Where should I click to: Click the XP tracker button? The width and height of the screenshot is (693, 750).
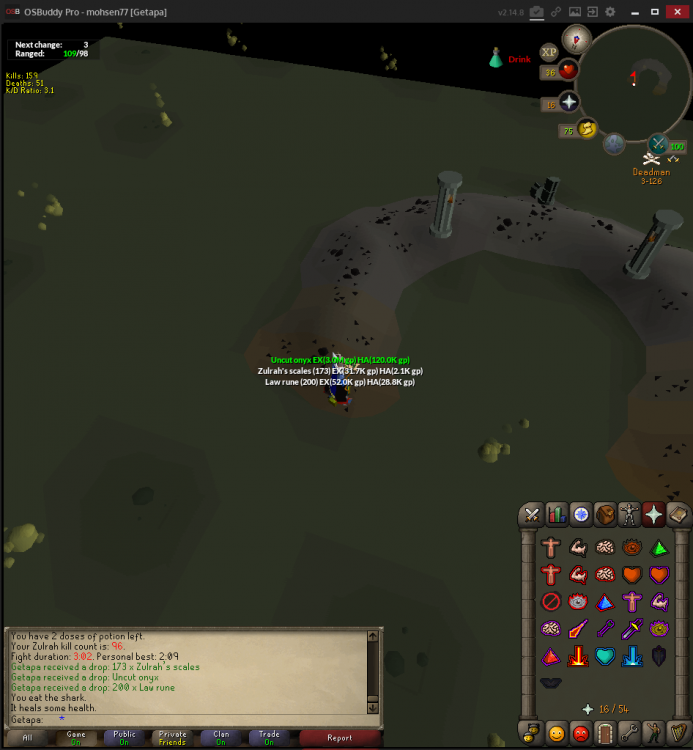tap(548, 52)
